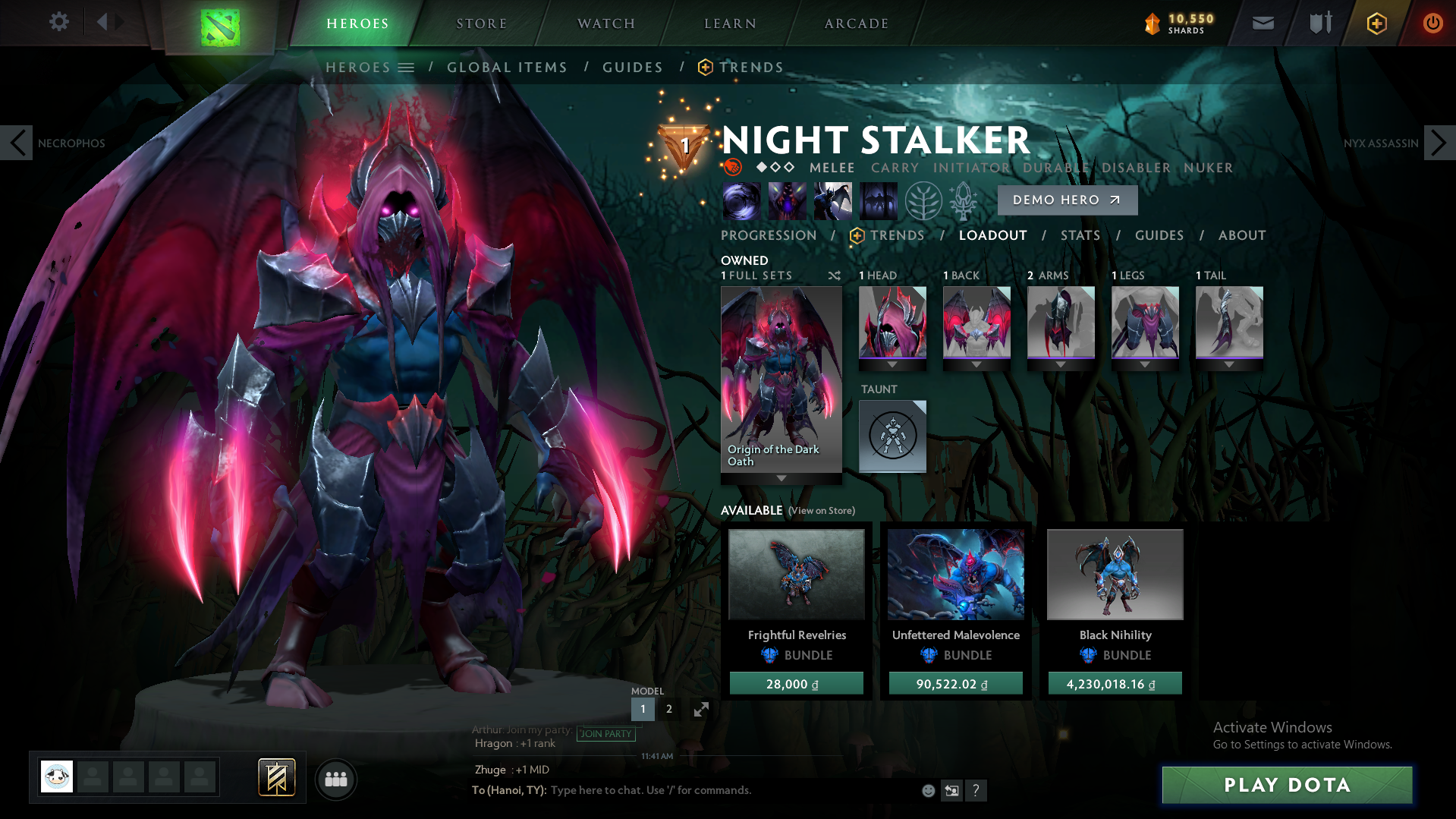The height and width of the screenshot is (819, 1456).
Task: Open the settings gear icon
Action: [x=59, y=22]
